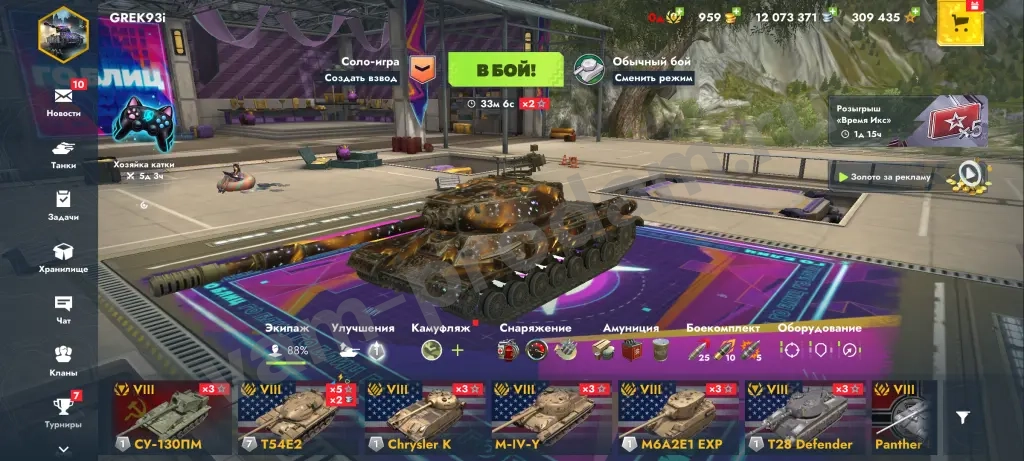Open the Танки tanks menu
Image resolution: width=1024 pixels, height=461 pixels.
(63, 155)
